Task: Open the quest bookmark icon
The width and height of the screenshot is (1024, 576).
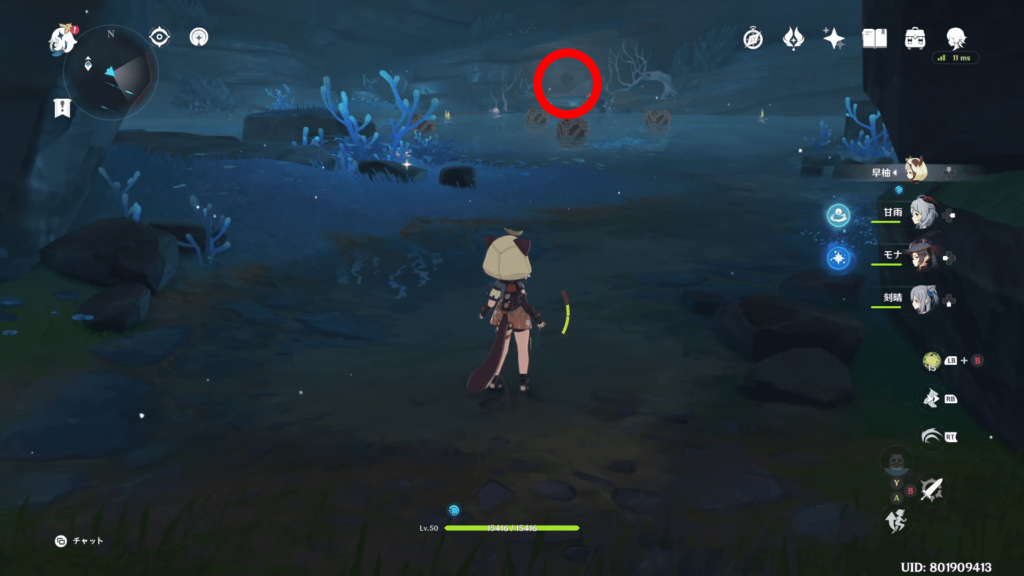Action: 62,108
